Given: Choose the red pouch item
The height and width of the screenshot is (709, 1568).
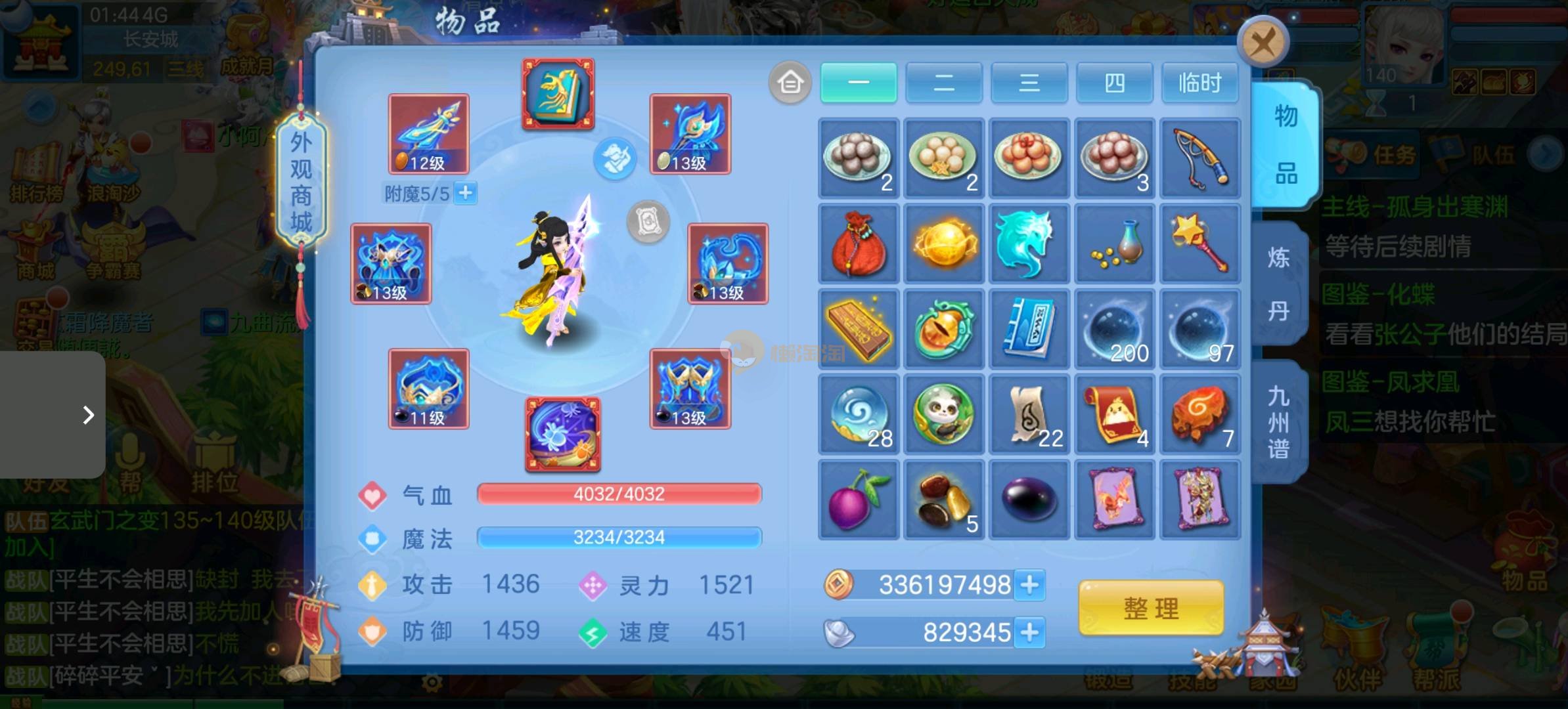Looking at the screenshot, I should tap(858, 244).
